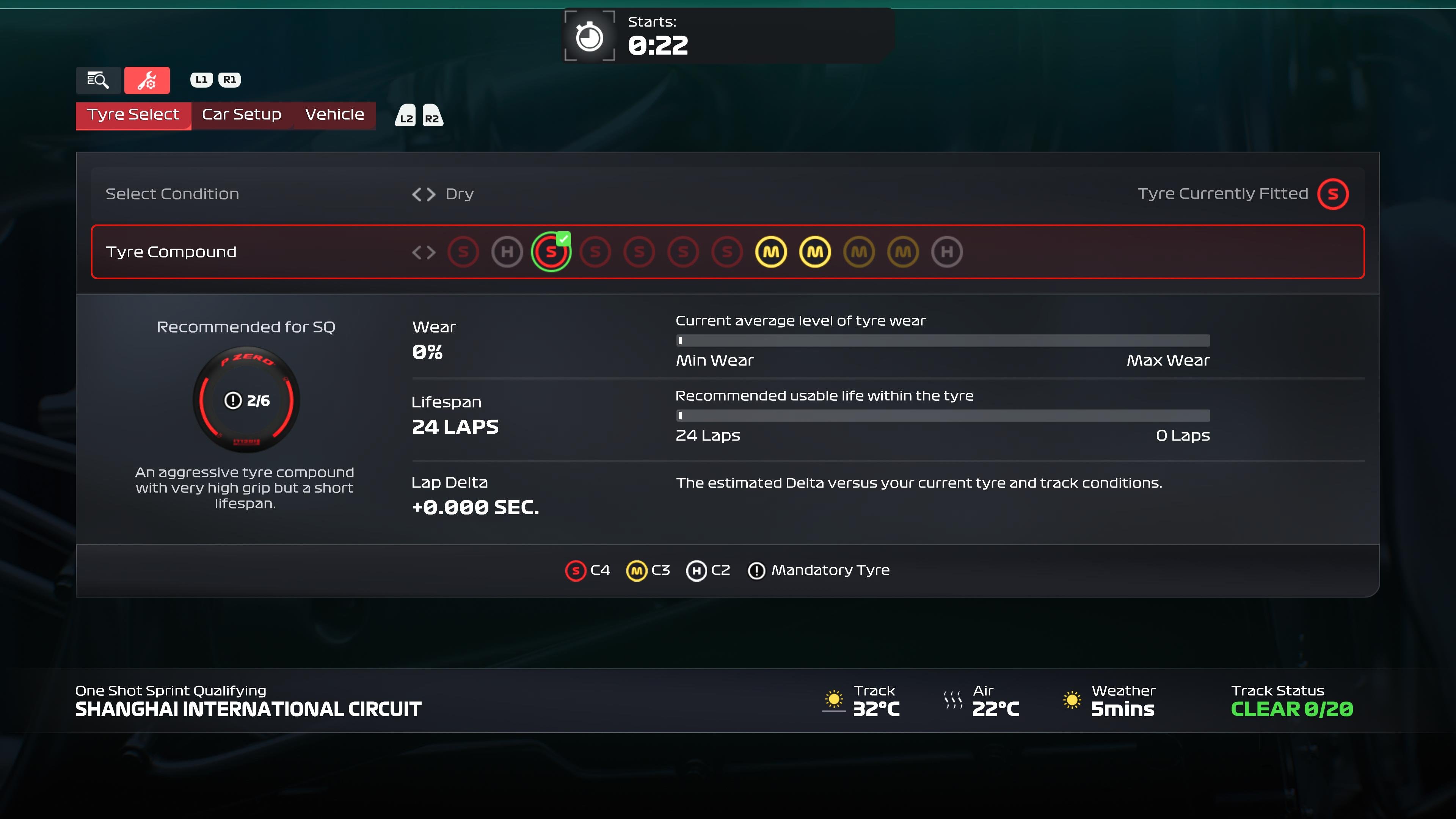Click the Mandatory Tyre warning icon
Viewport: 1456px width, 819px height.
click(x=756, y=570)
